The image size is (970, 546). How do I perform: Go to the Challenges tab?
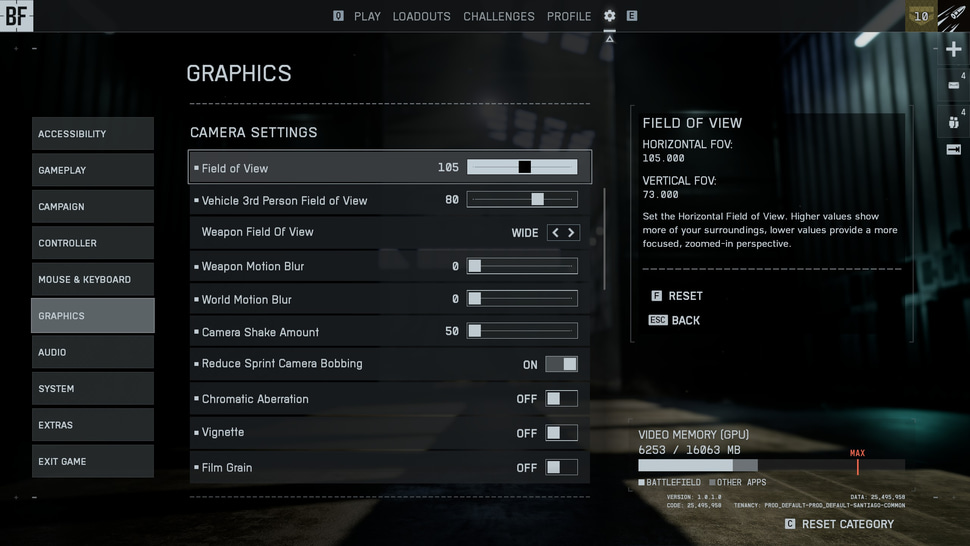(x=498, y=17)
